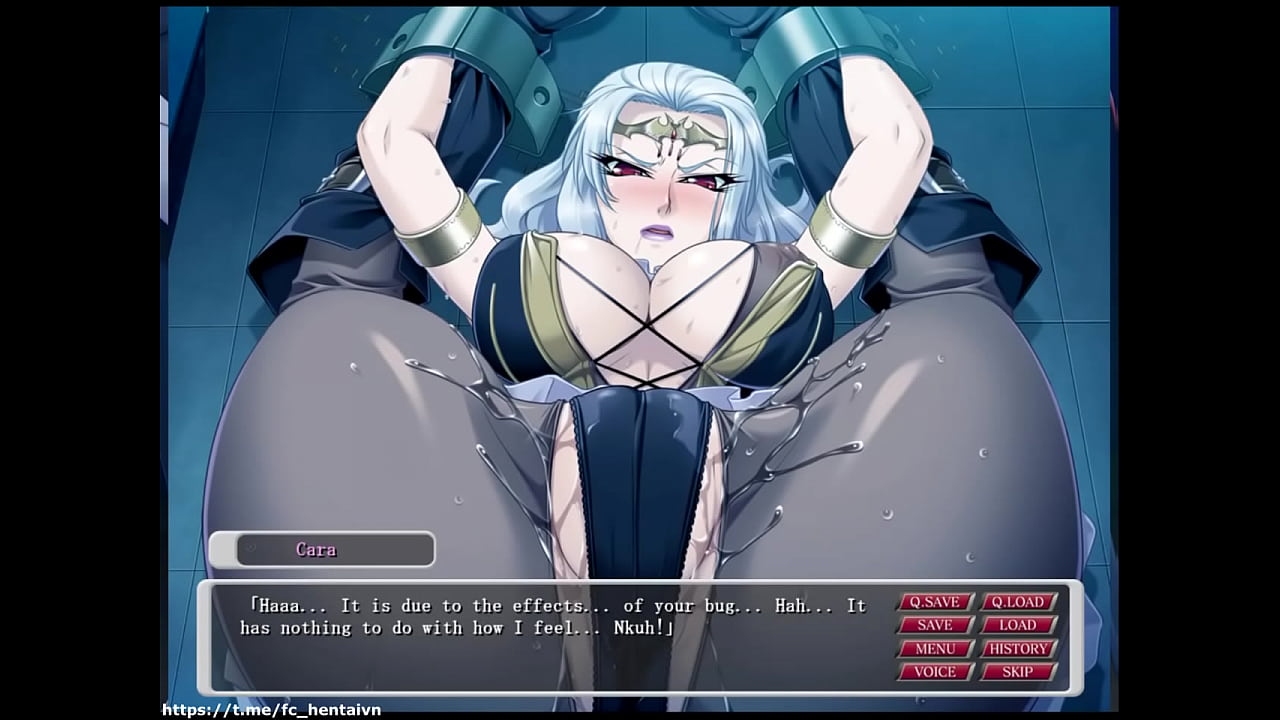The height and width of the screenshot is (720, 1280).
Task: Quick load with the Q.LOAD button
Action: pyautogui.click(x=1018, y=602)
